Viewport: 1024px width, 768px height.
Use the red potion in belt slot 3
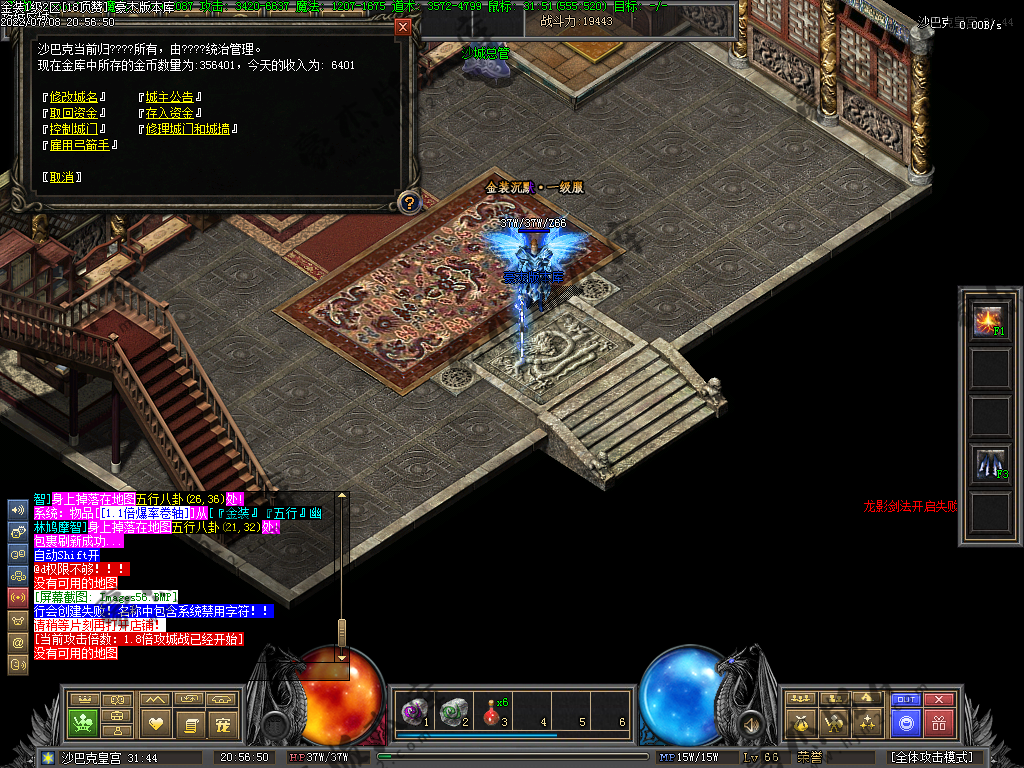click(x=492, y=711)
